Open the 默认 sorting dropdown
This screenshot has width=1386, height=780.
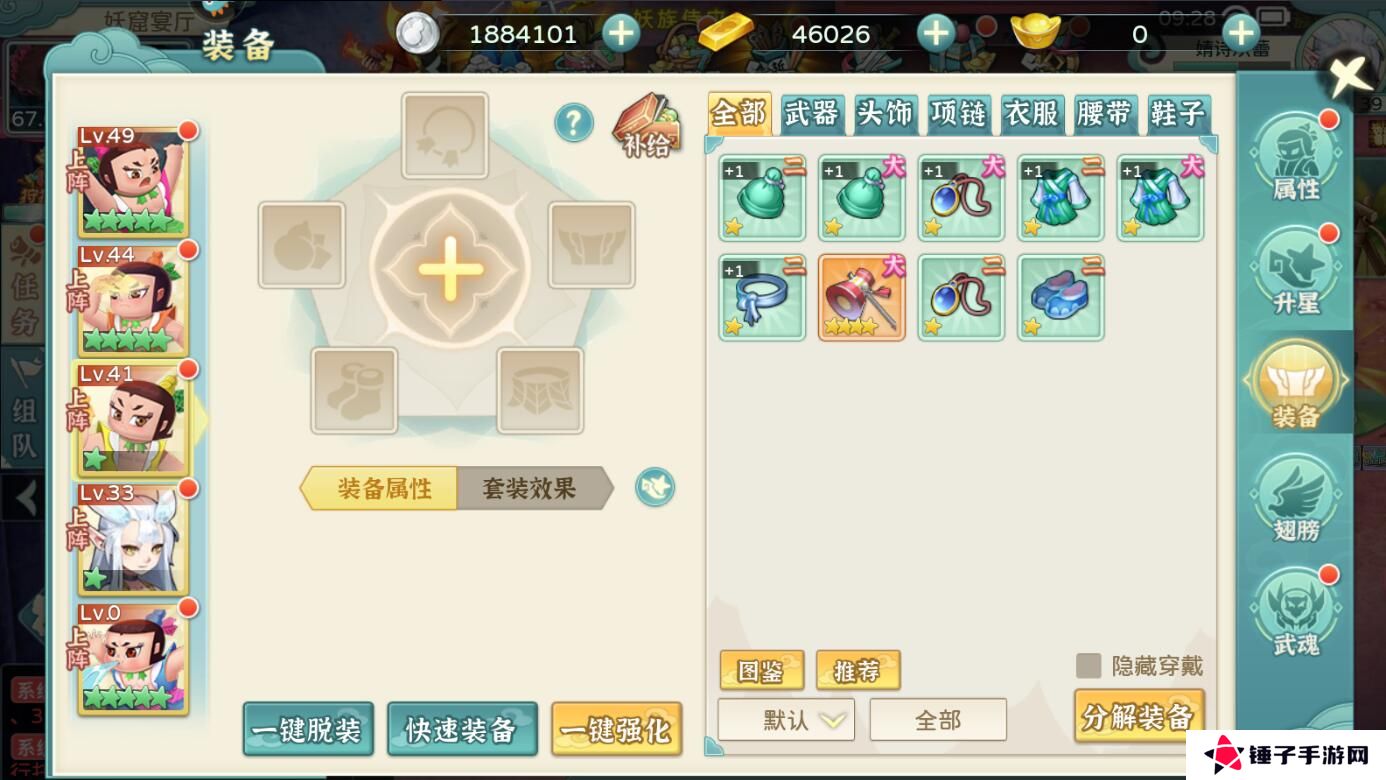tap(785, 719)
